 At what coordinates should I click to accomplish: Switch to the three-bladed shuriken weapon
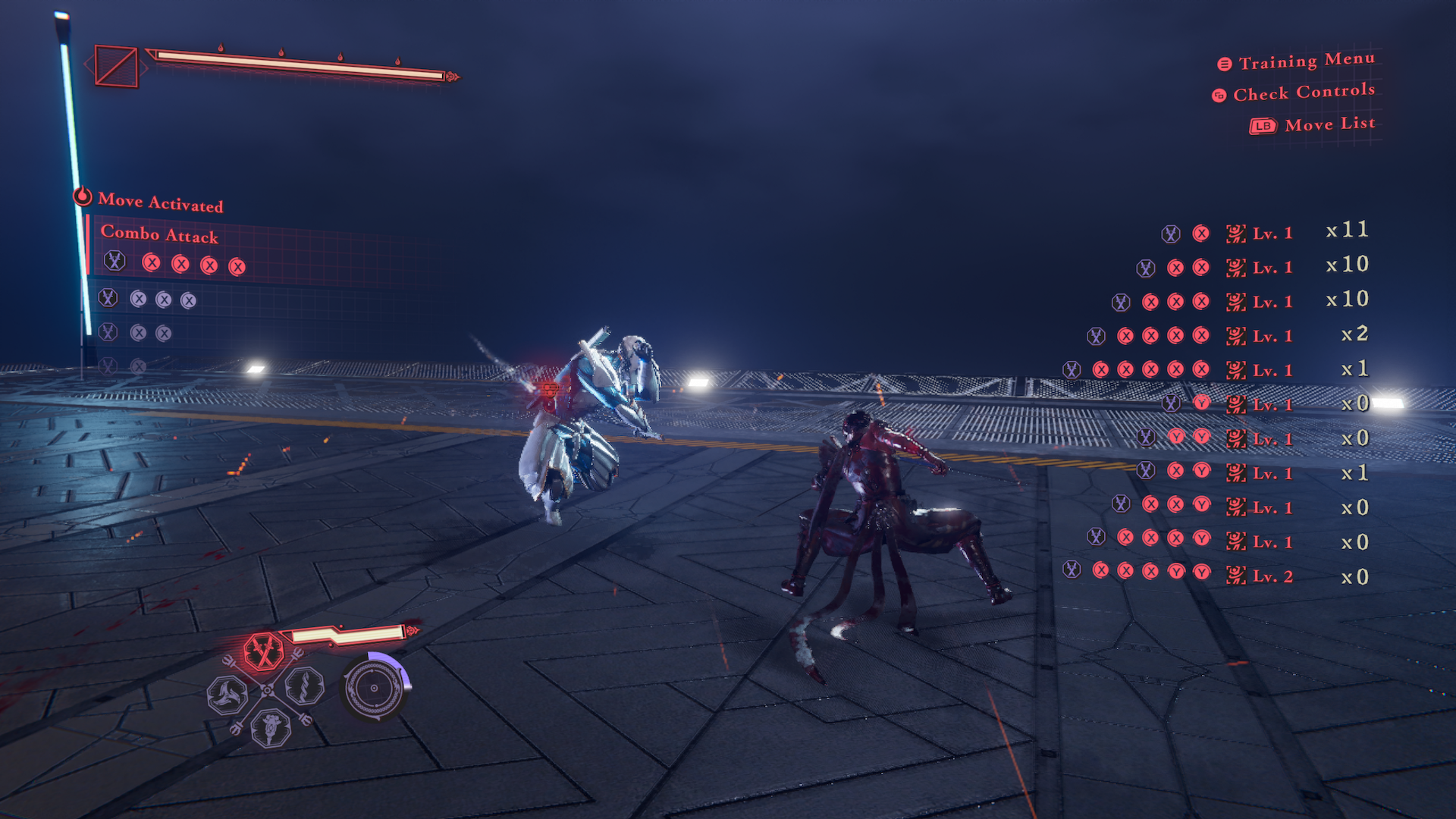[x=227, y=694]
